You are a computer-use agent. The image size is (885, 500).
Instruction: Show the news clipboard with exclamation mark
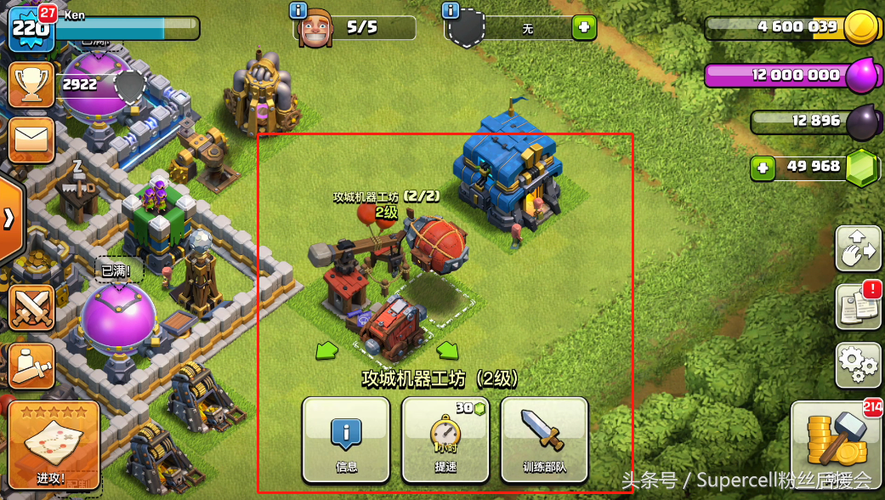pyautogui.click(x=857, y=305)
